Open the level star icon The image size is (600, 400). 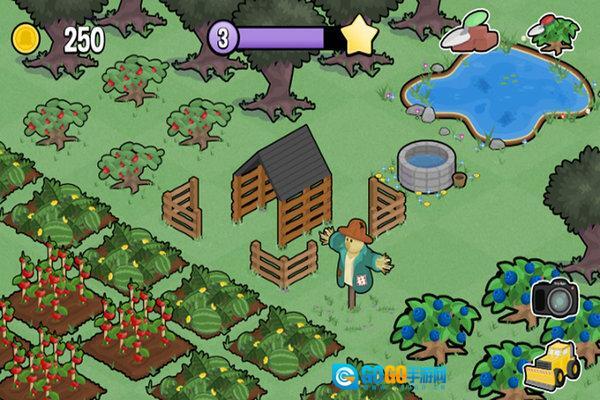[357, 38]
